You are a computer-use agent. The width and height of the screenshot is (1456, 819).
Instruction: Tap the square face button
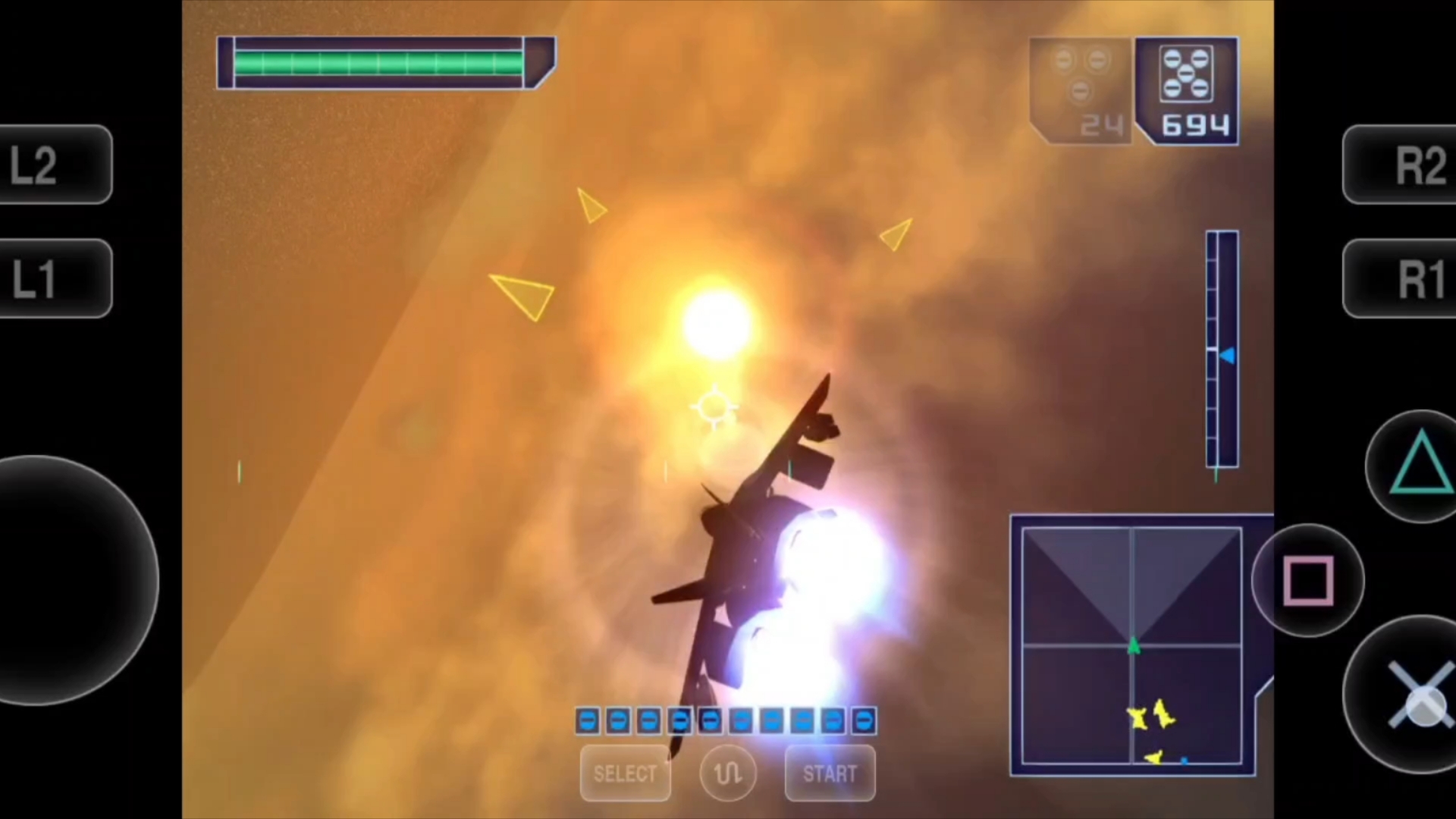point(1308,580)
